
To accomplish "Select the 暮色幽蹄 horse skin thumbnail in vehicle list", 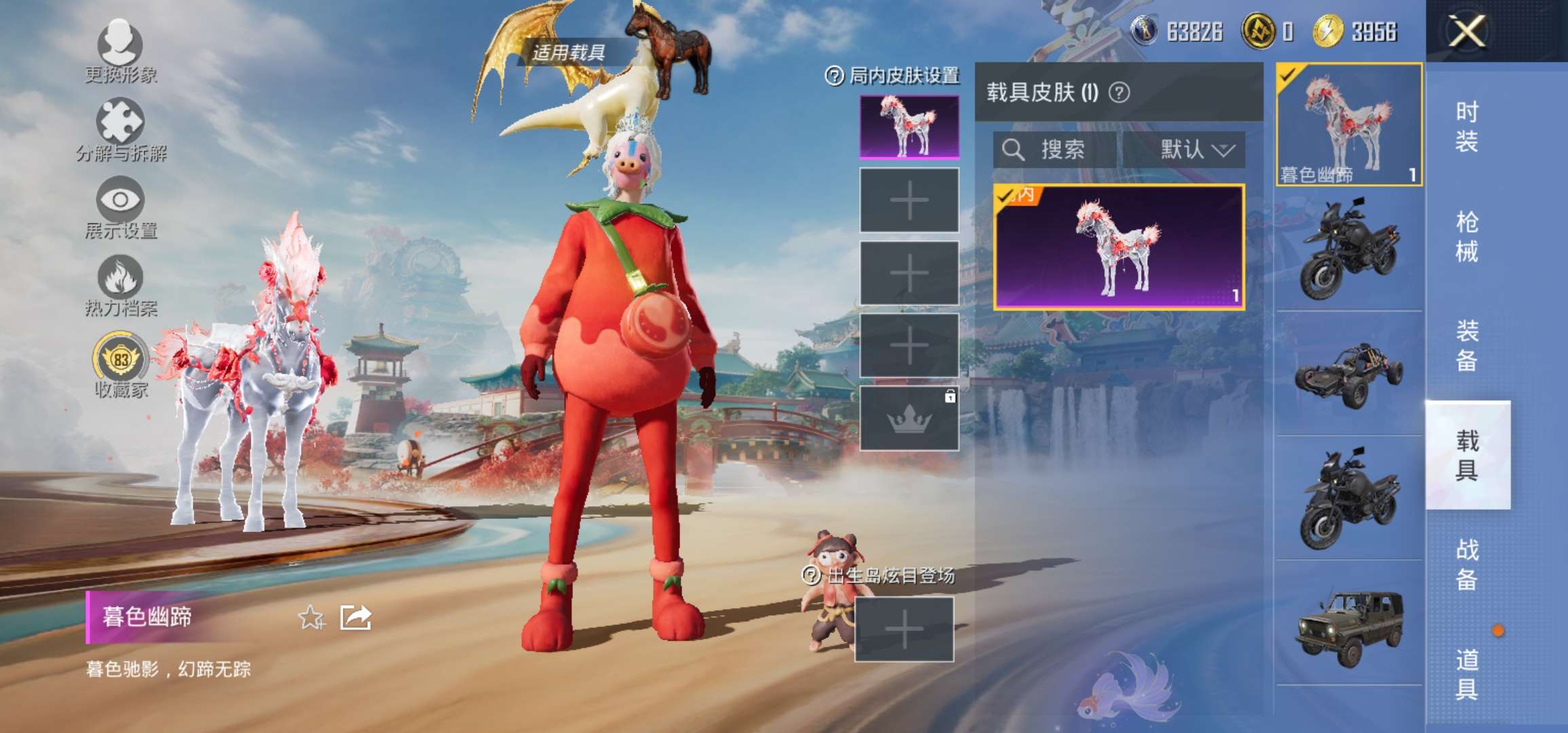I will (1349, 124).
